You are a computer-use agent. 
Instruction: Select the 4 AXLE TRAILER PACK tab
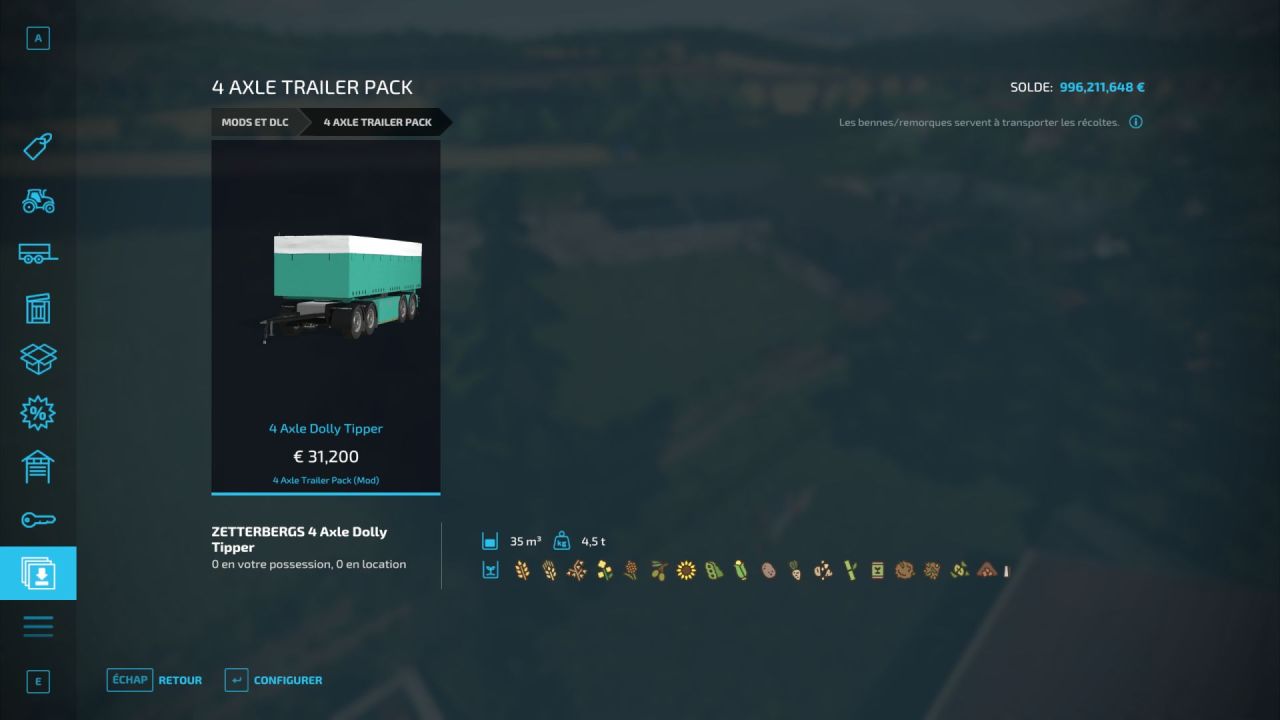click(x=376, y=122)
